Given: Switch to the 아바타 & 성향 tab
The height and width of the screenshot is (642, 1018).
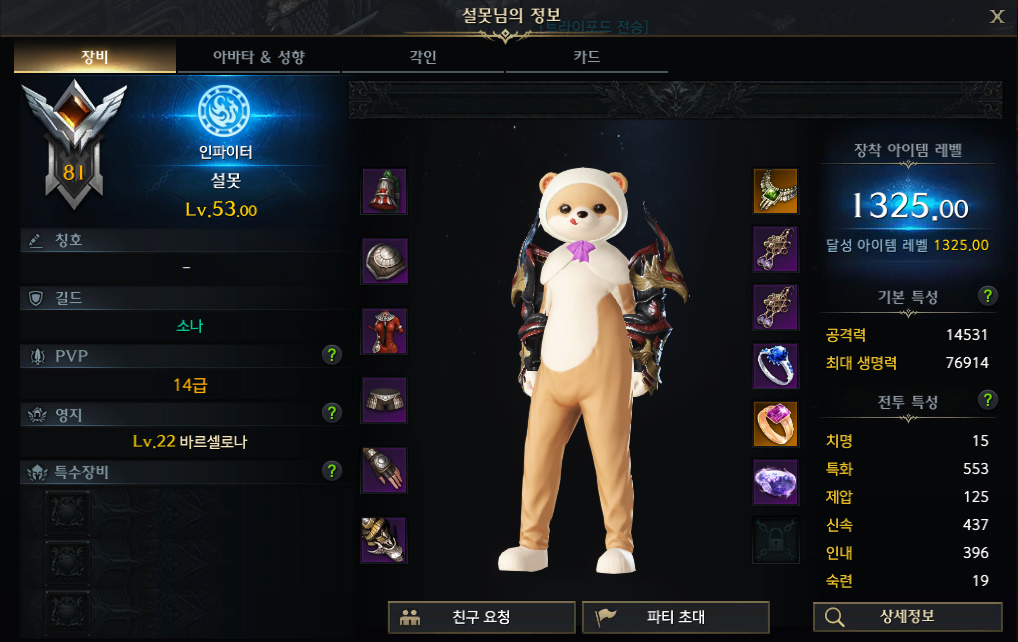Looking at the screenshot, I should click(259, 57).
